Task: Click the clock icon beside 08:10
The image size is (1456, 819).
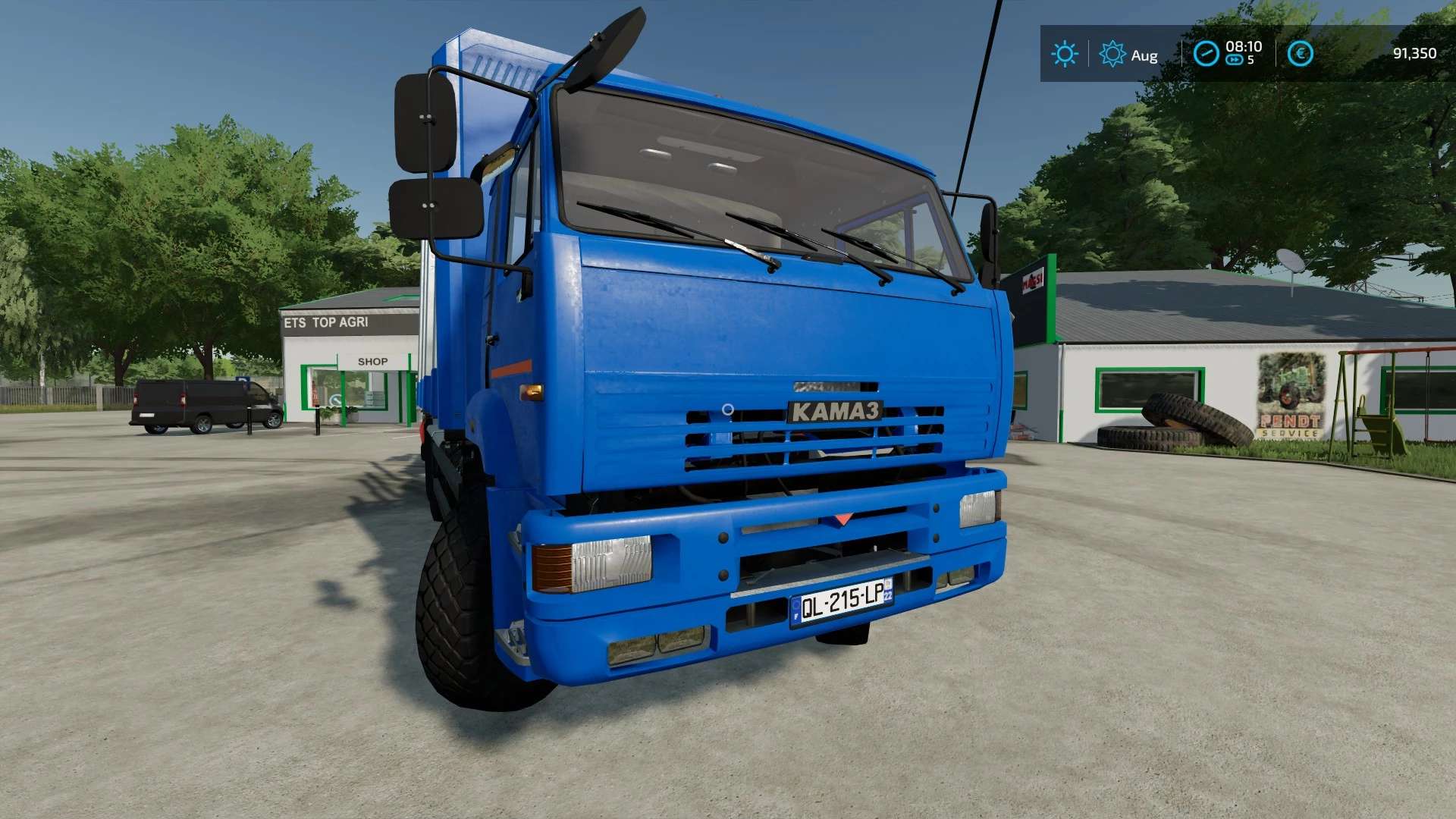Action: coord(1206,54)
